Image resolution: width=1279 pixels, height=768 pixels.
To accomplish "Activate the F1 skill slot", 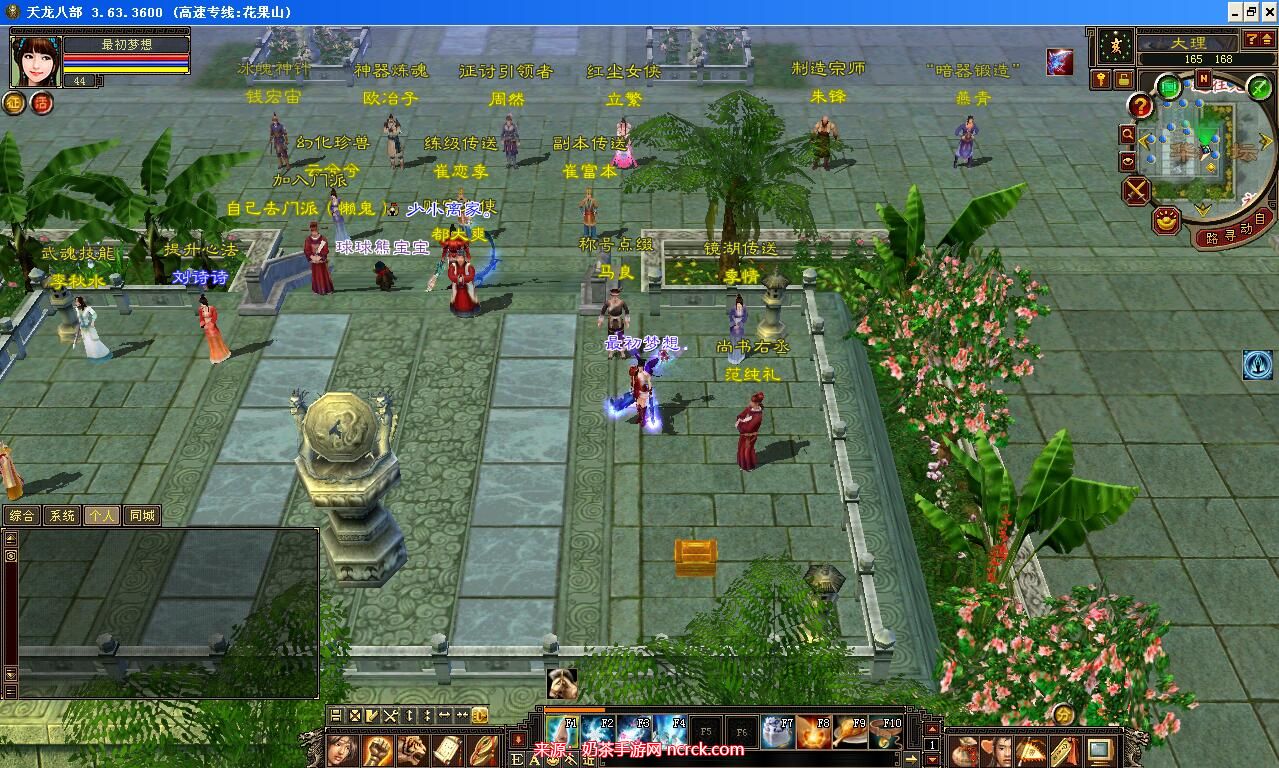I will (563, 732).
